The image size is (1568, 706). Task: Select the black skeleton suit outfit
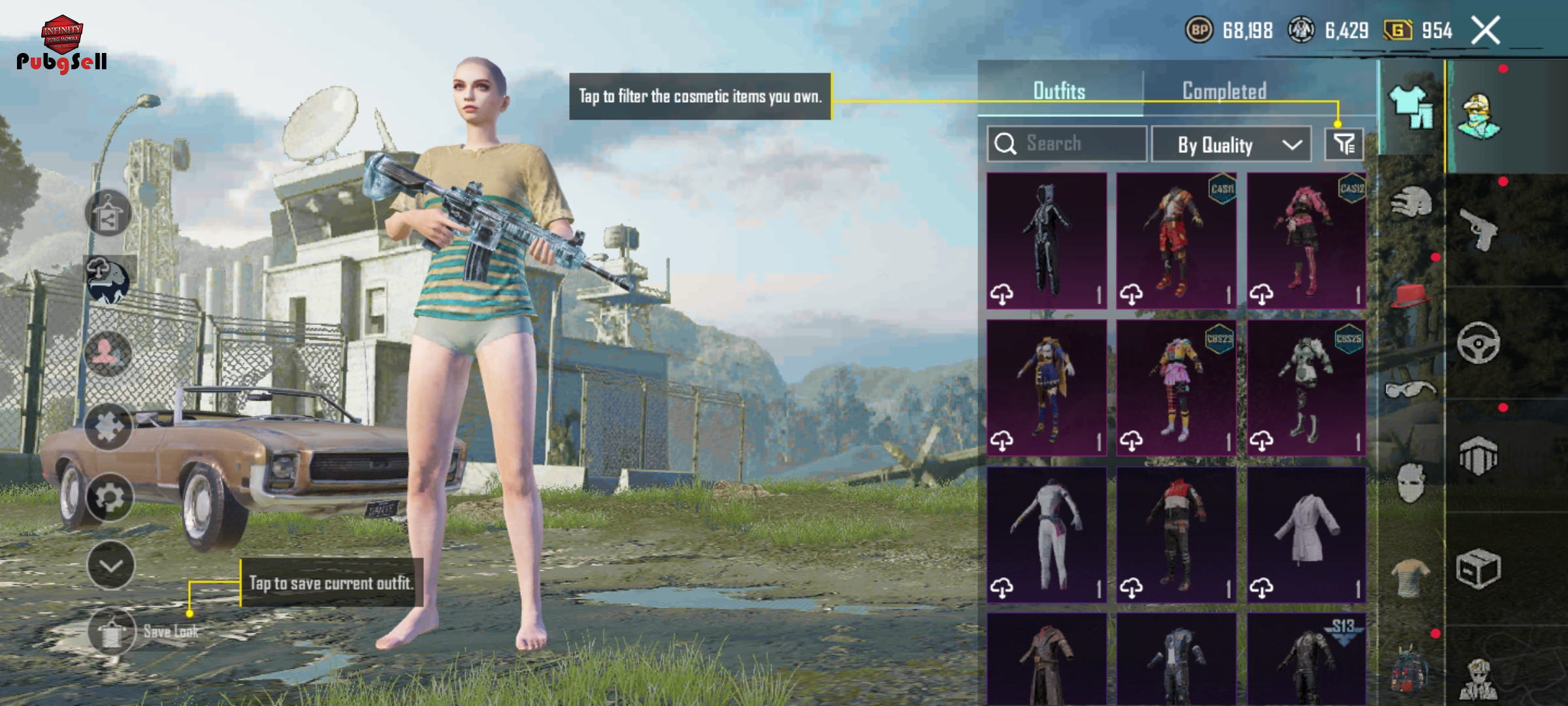1046,240
